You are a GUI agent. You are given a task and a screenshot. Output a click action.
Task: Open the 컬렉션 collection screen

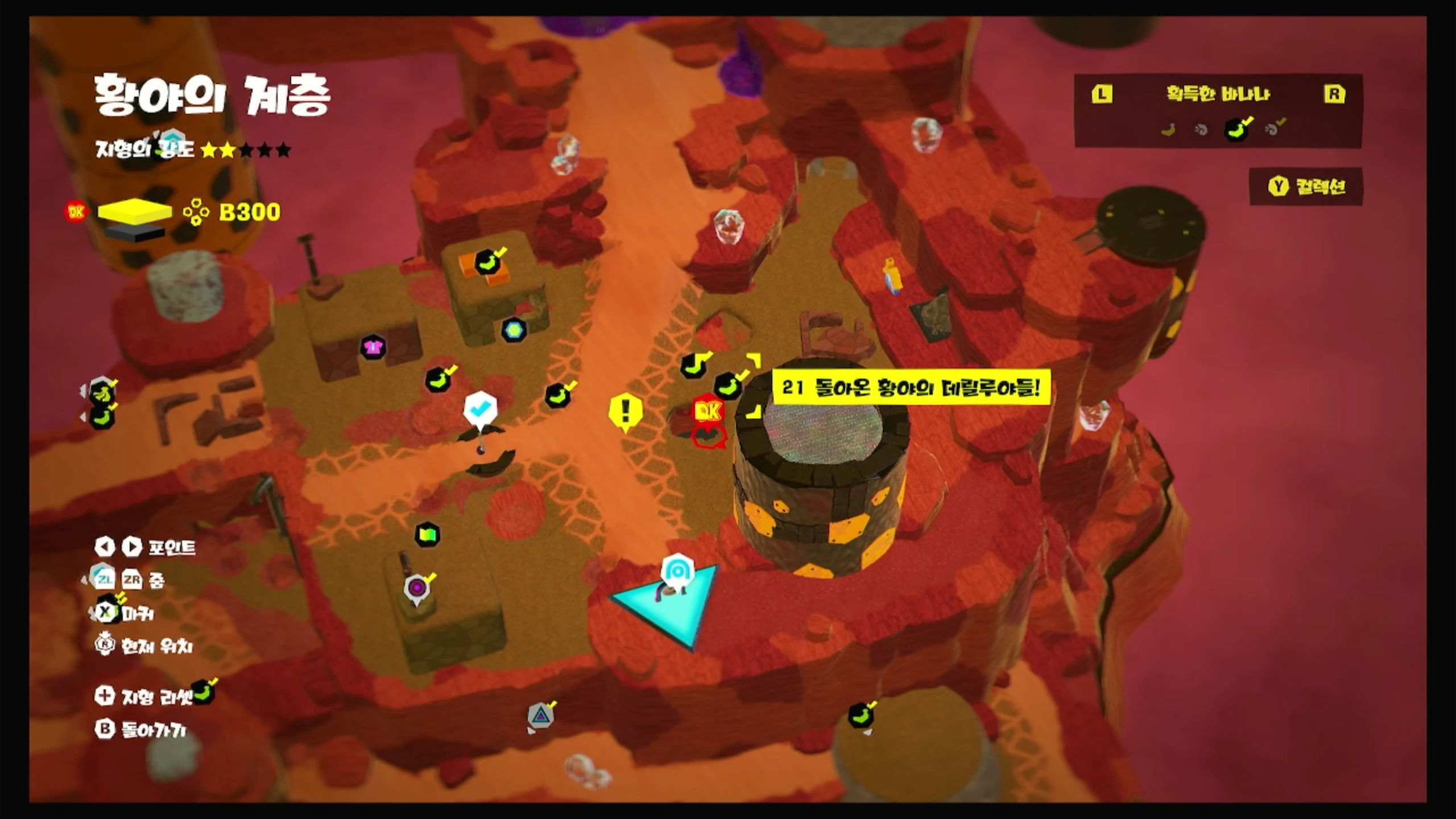pos(1306,187)
